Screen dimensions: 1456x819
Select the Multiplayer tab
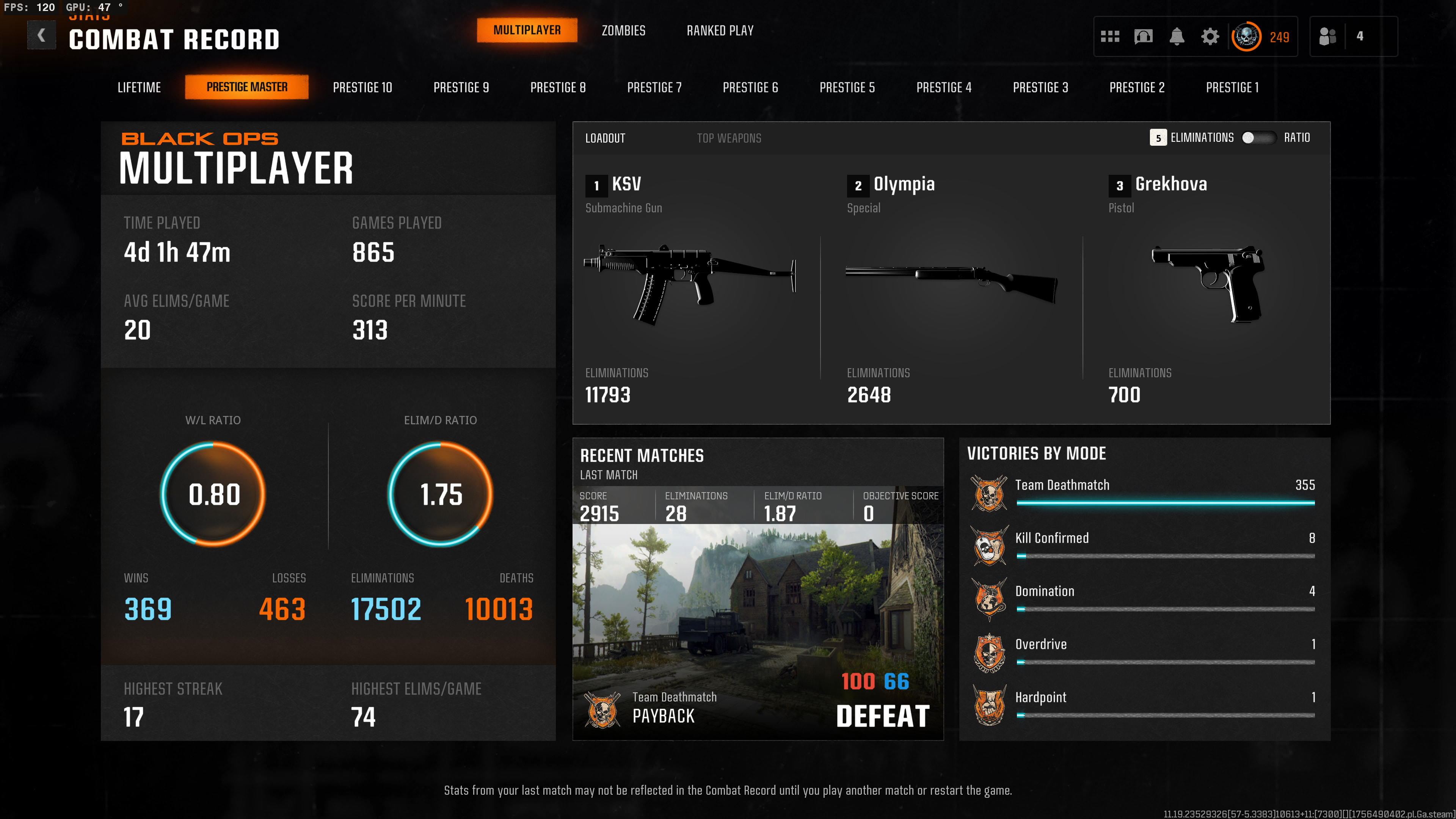(527, 30)
